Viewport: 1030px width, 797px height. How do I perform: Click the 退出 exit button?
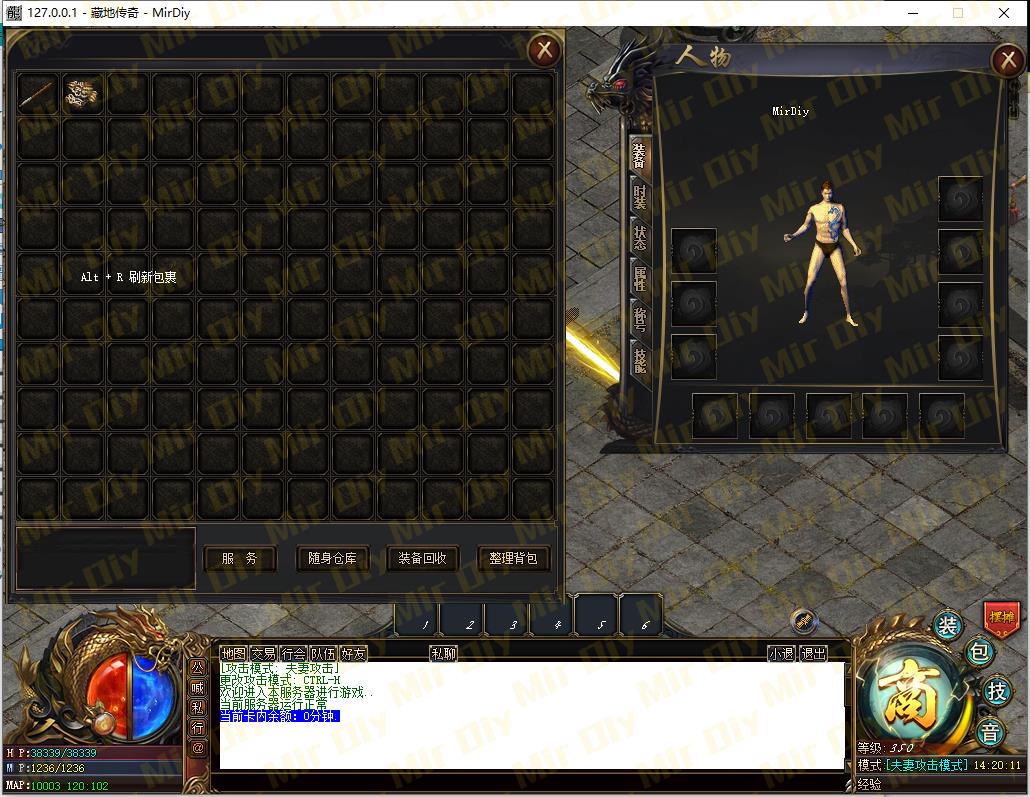[x=814, y=654]
